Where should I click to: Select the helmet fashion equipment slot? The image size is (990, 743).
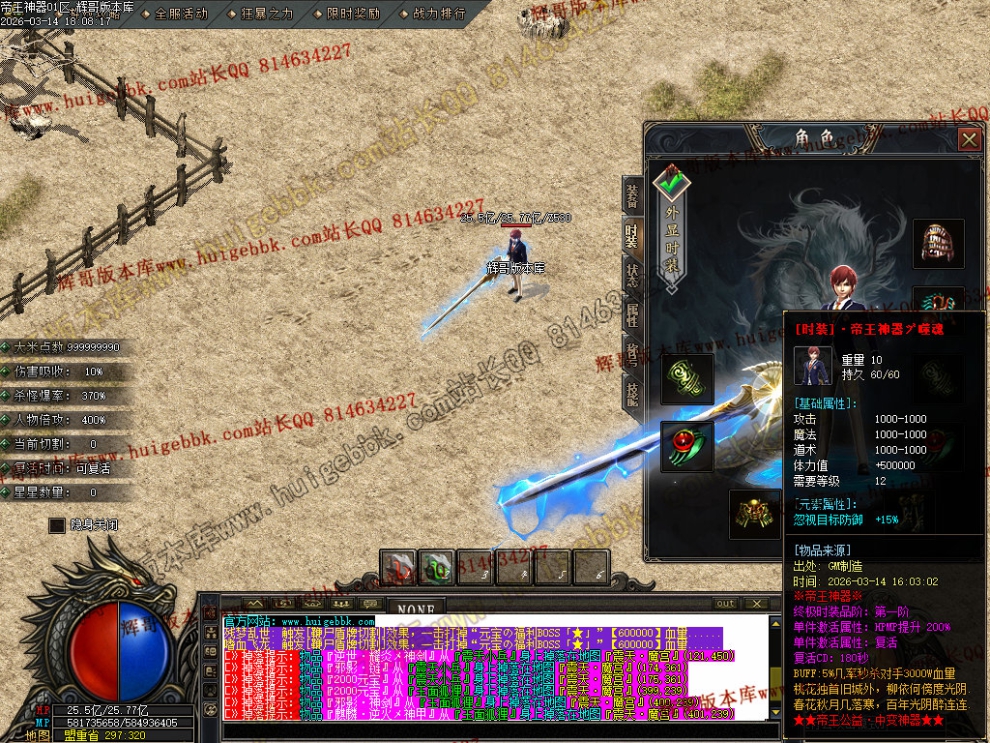938,244
